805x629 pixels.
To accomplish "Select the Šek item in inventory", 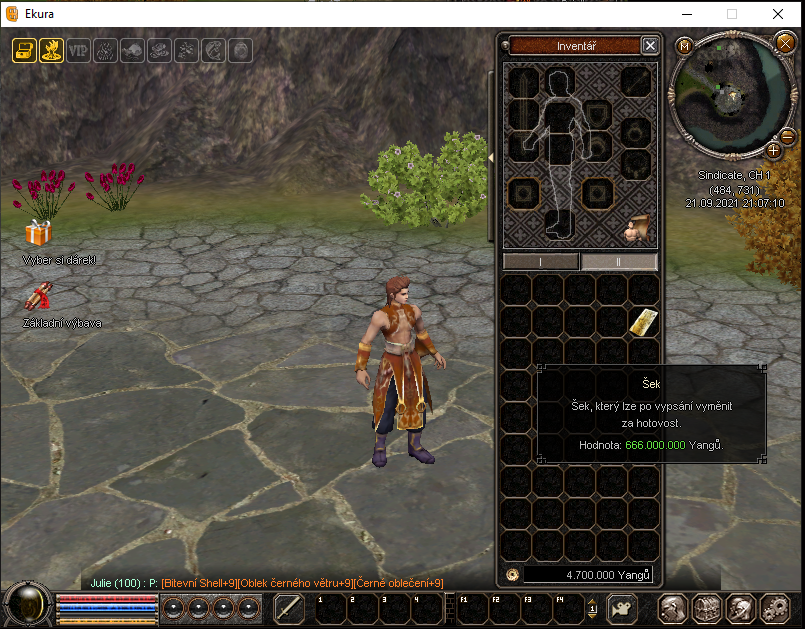I will (643, 322).
